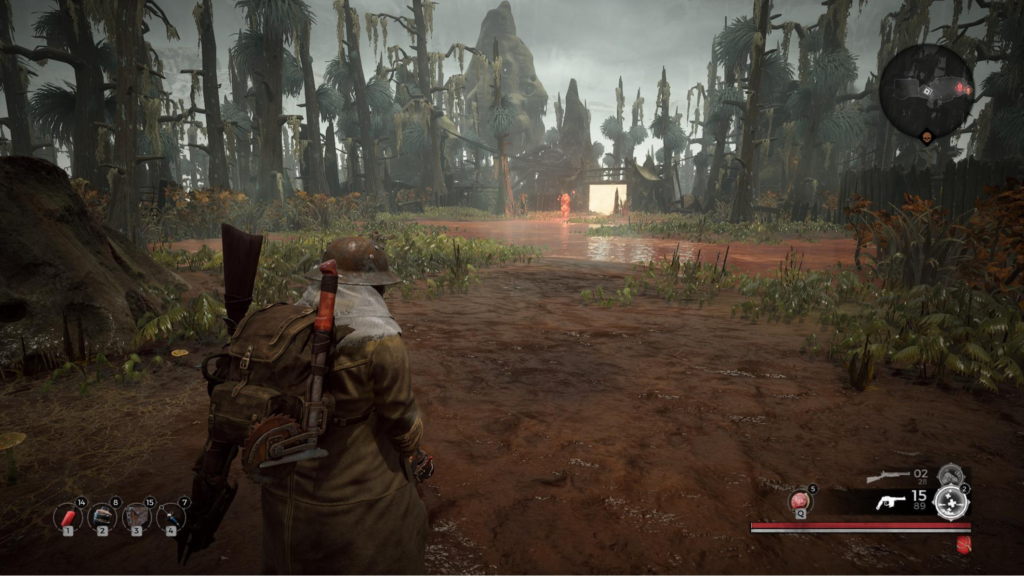Open the circular minimap
Screen dimensions: 1024x576
point(926,92)
